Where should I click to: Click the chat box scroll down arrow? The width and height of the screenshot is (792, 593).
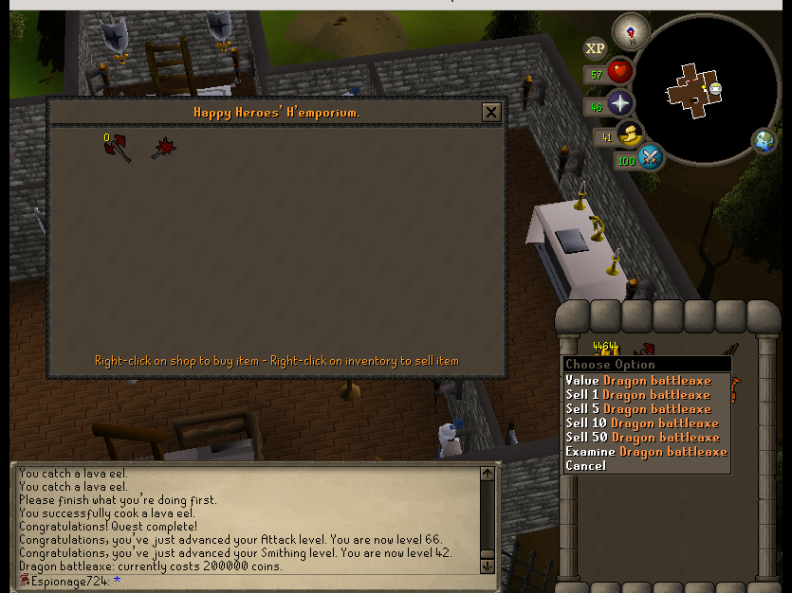pos(487,566)
